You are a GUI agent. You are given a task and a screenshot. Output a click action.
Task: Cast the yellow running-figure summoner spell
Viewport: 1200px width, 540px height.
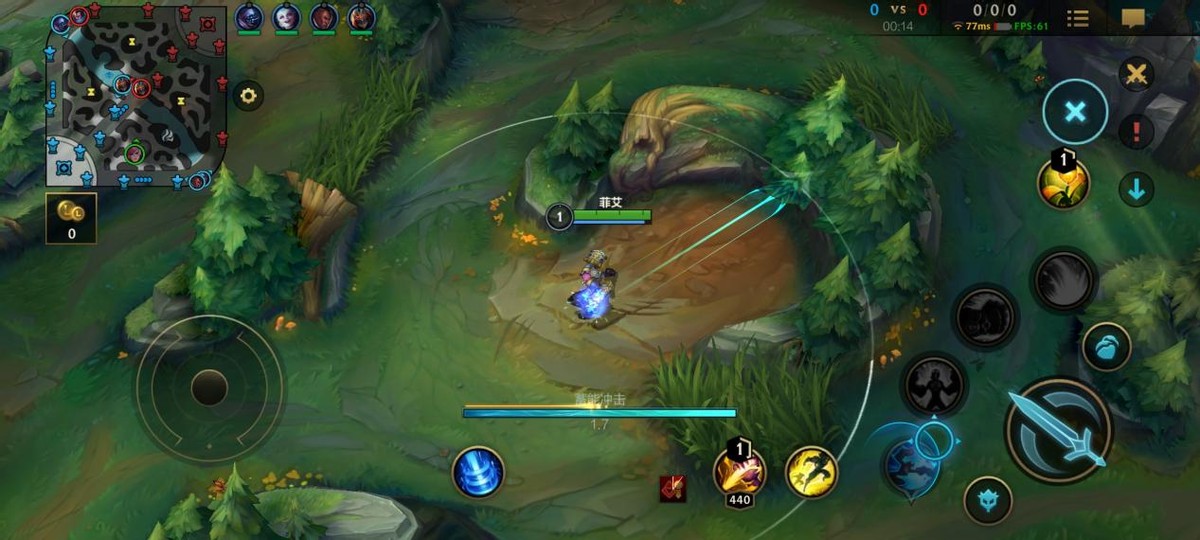pyautogui.click(x=811, y=472)
